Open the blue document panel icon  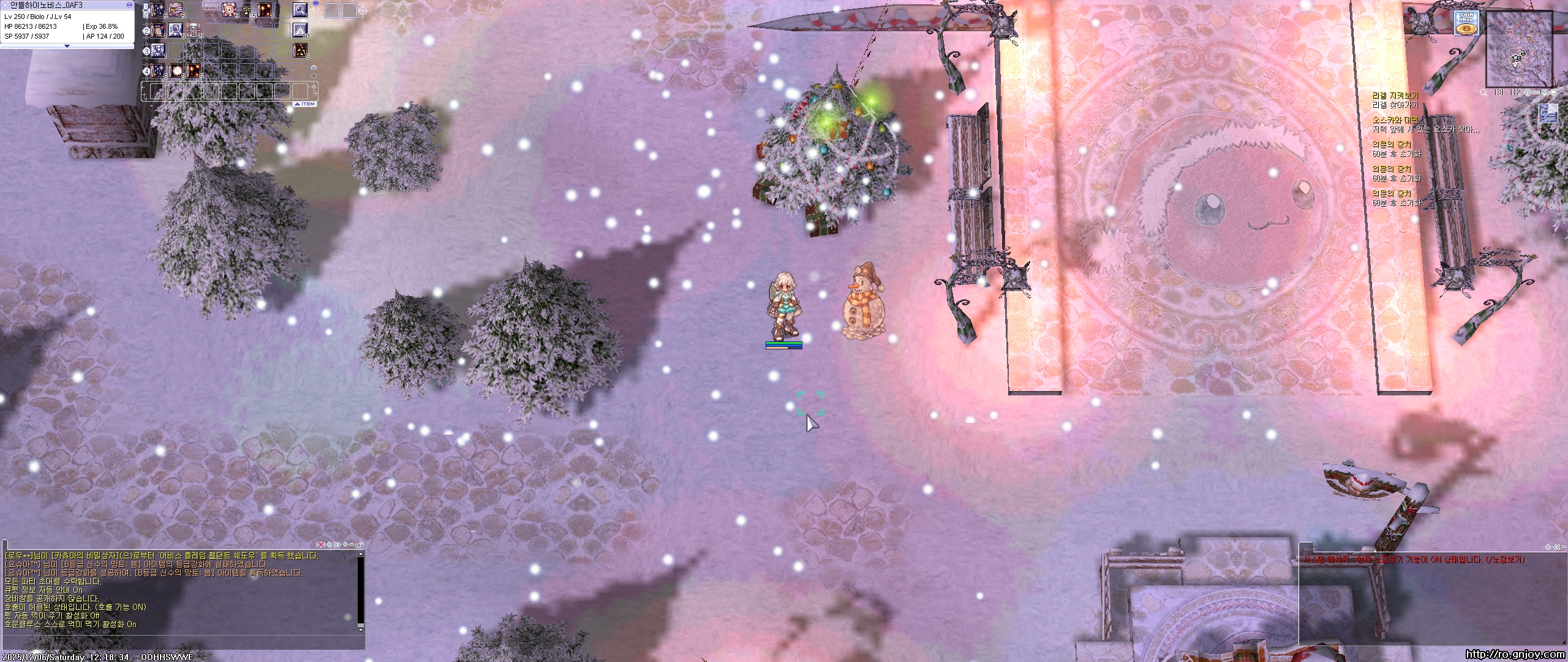coord(1547,114)
